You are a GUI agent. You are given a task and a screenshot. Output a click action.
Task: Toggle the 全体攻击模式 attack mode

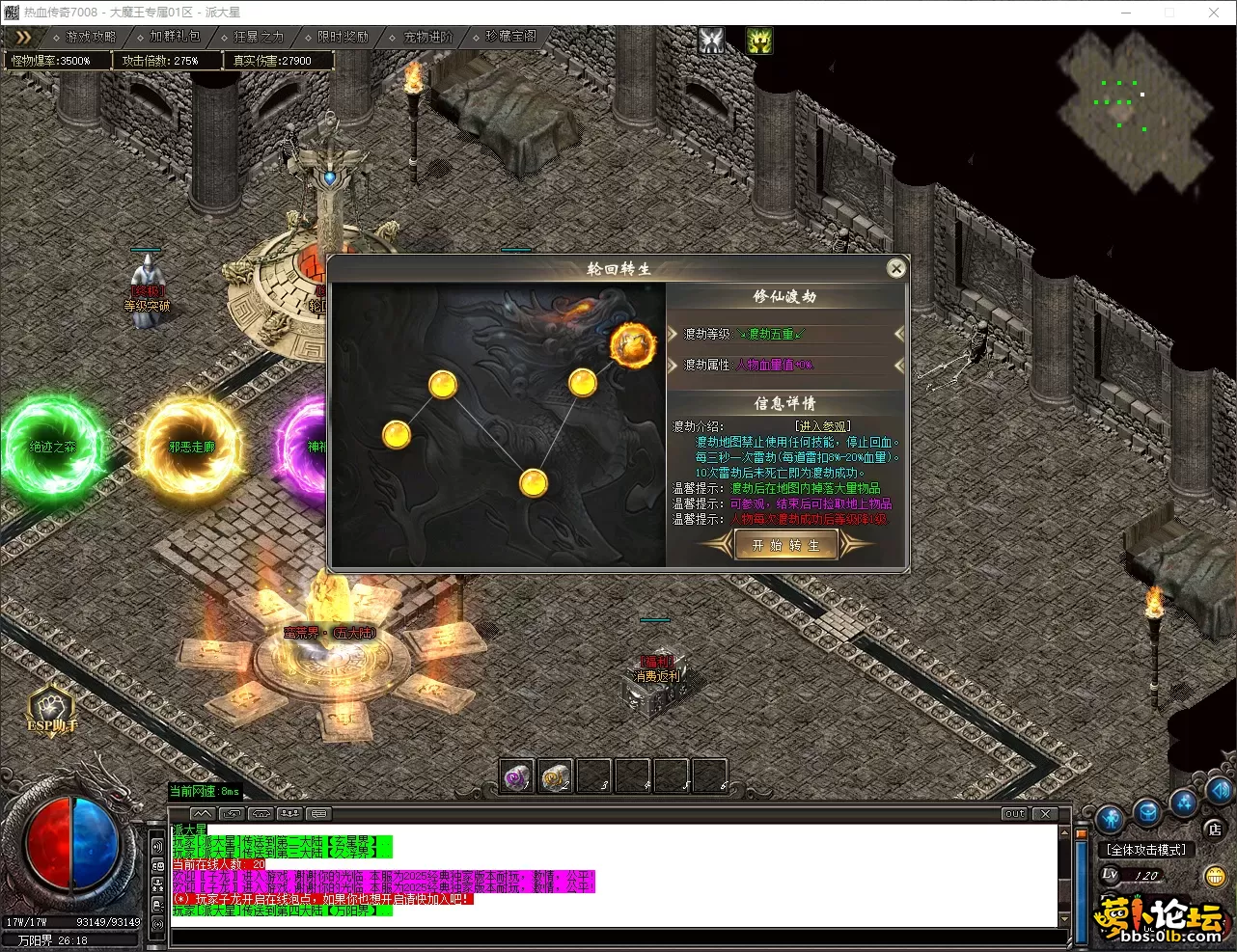(1146, 850)
